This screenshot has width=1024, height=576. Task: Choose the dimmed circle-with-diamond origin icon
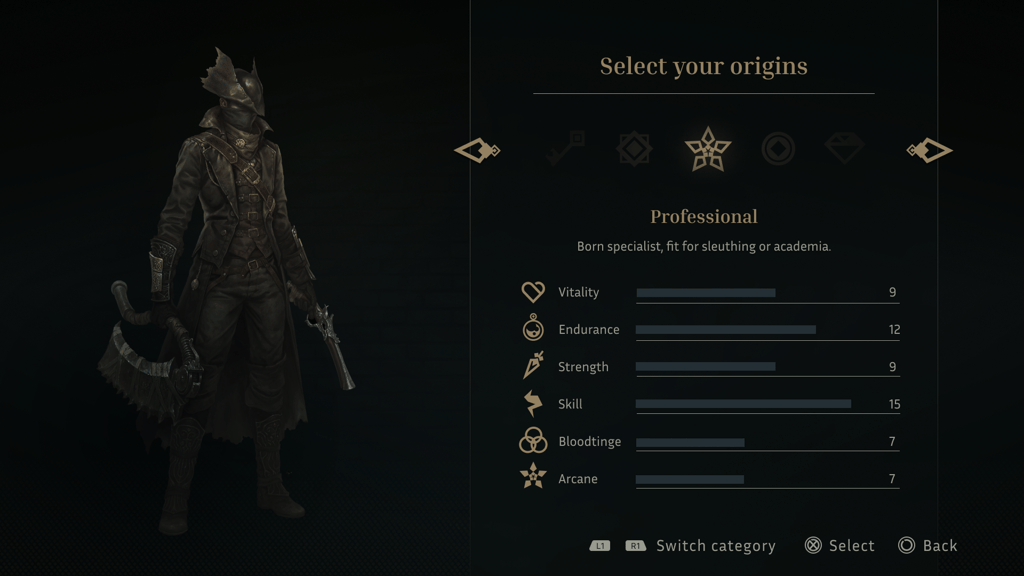tap(778, 149)
